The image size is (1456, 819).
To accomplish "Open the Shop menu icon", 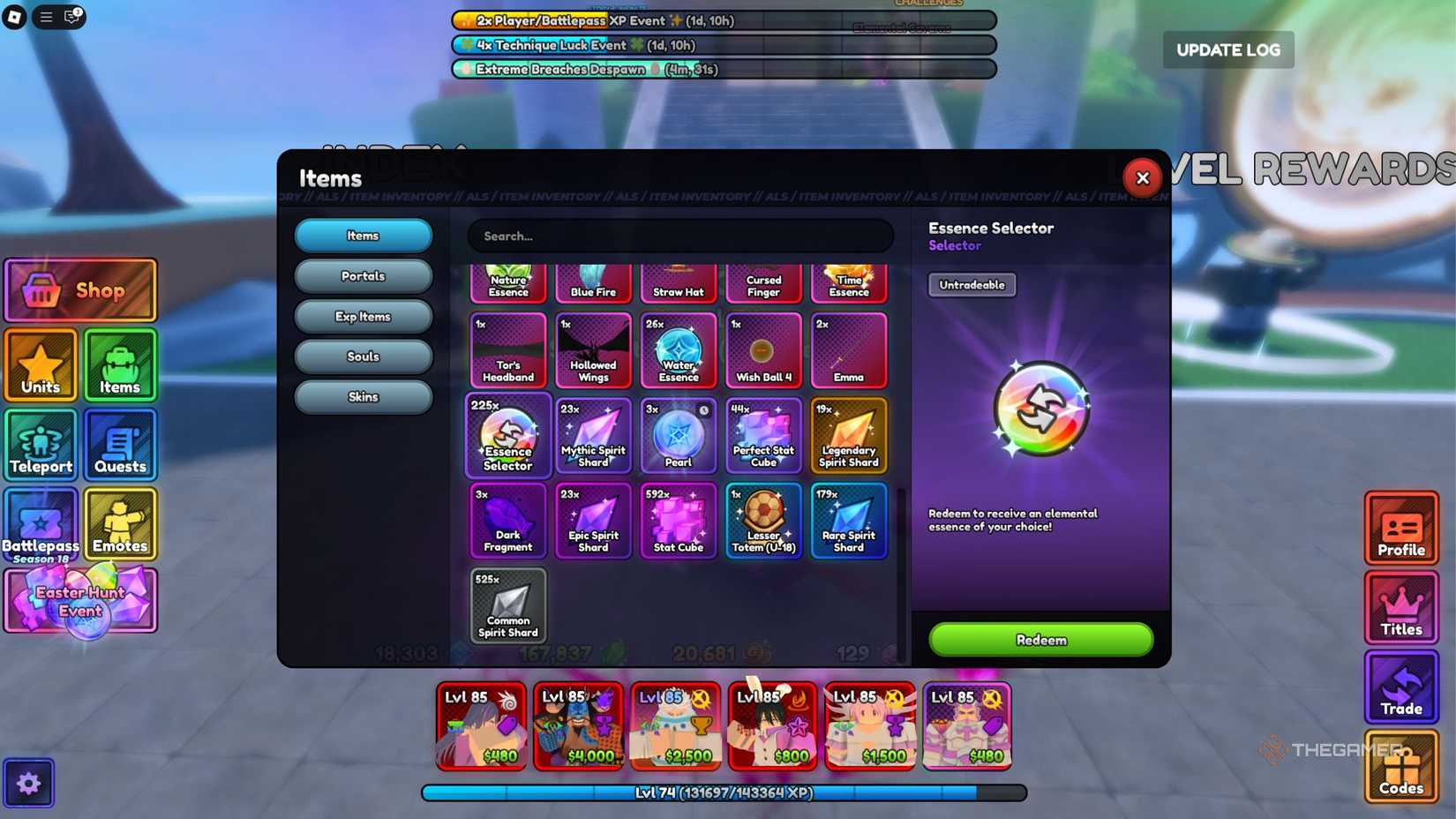I will click(x=80, y=289).
